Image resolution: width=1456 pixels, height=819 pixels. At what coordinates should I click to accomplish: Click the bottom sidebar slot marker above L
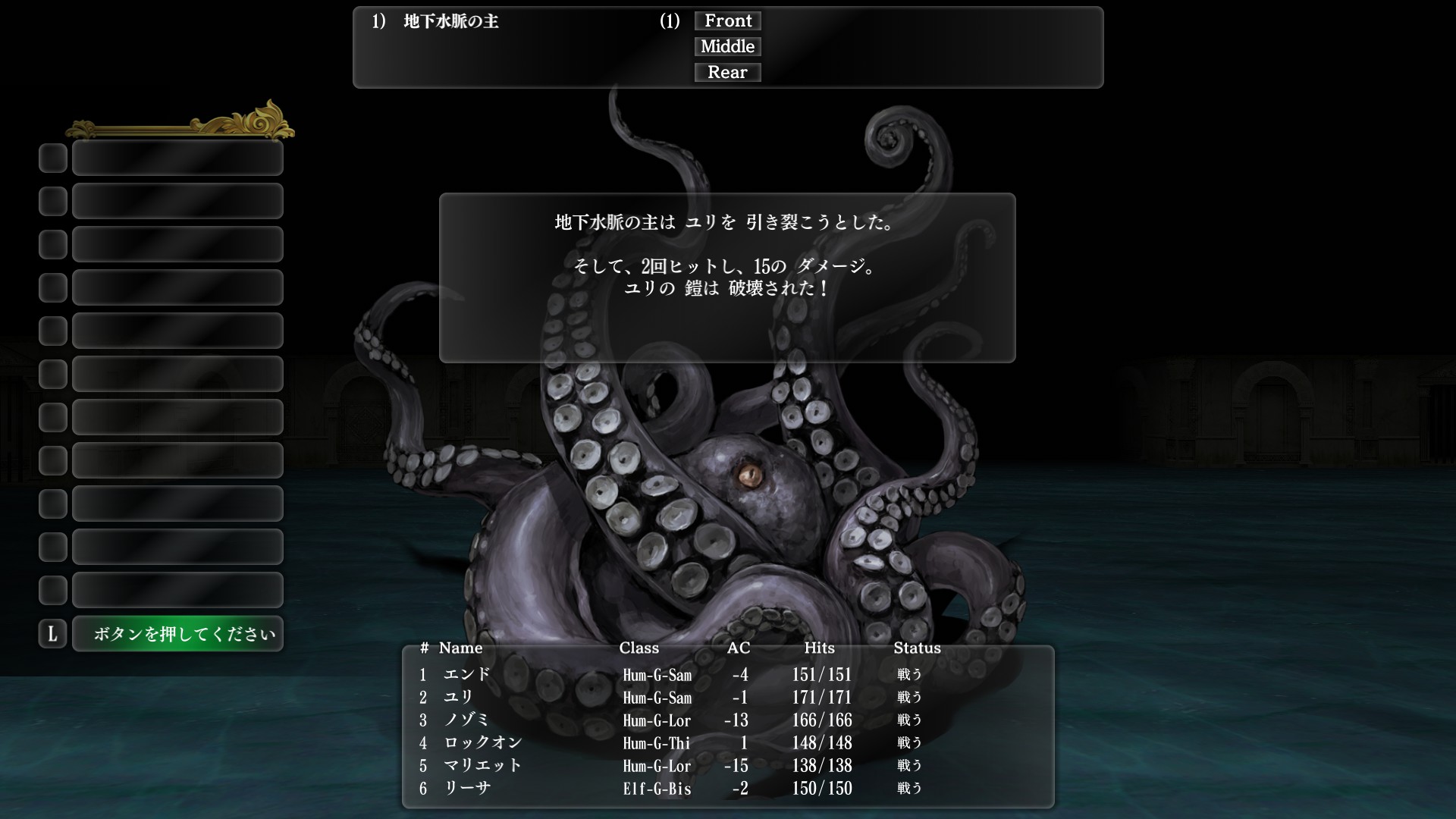coord(52,590)
